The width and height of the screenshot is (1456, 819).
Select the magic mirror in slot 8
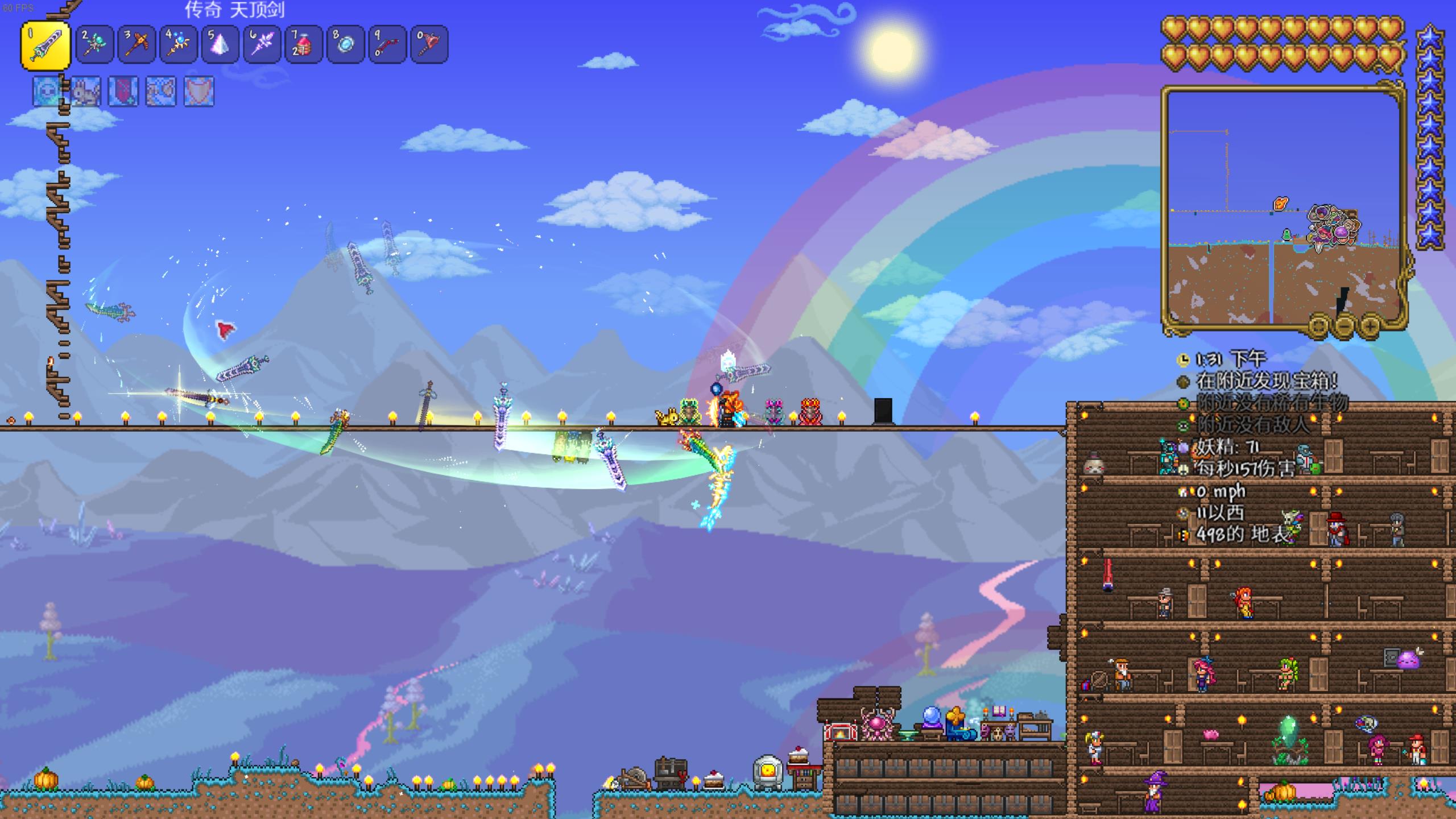pyautogui.click(x=346, y=44)
